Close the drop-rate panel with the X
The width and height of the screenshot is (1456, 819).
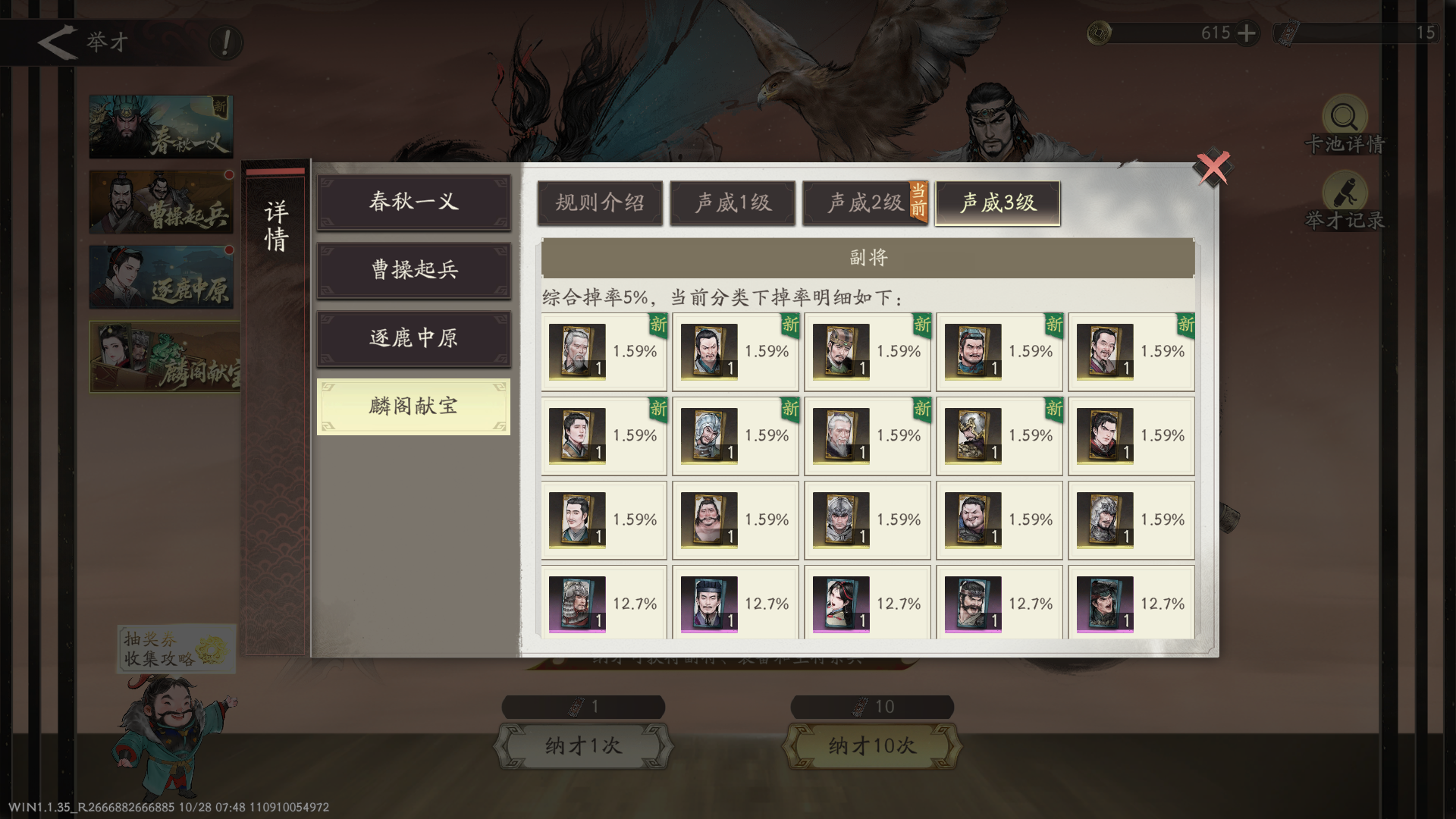point(1212,167)
